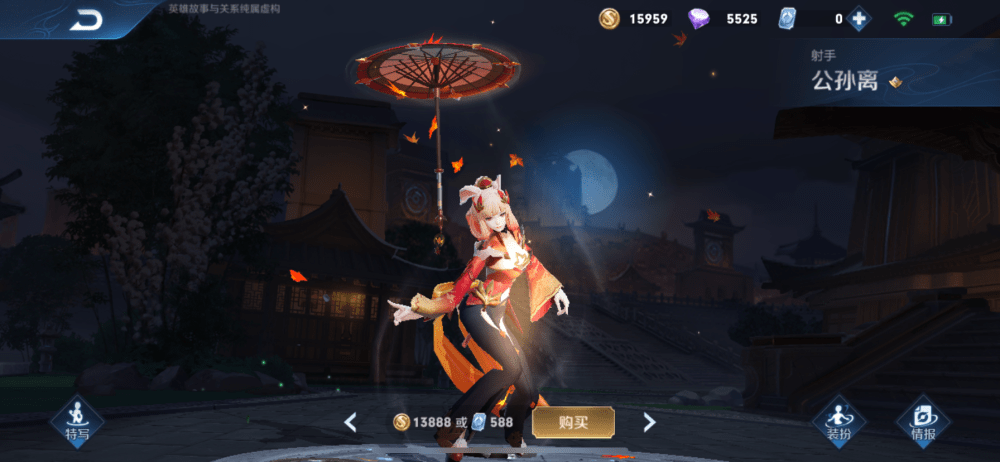Tap the blue voucher ticket icon
The width and height of the screenshot is (1000, 462).
coord(788,19)
